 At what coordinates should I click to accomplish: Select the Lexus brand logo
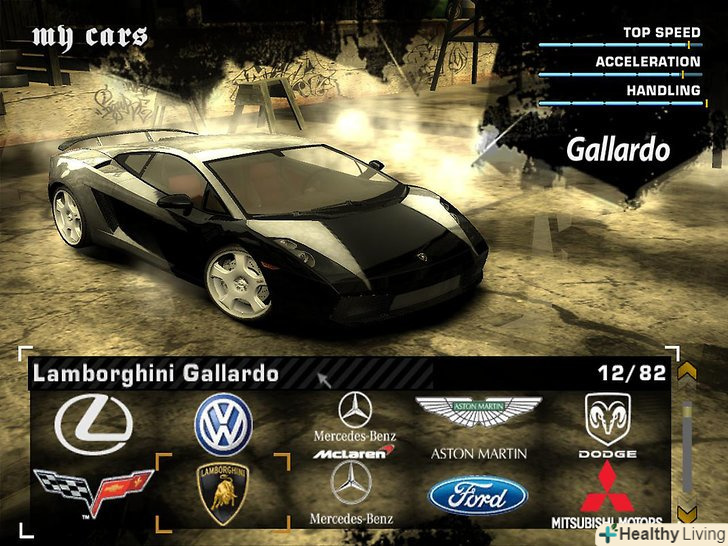coord(93,424)
